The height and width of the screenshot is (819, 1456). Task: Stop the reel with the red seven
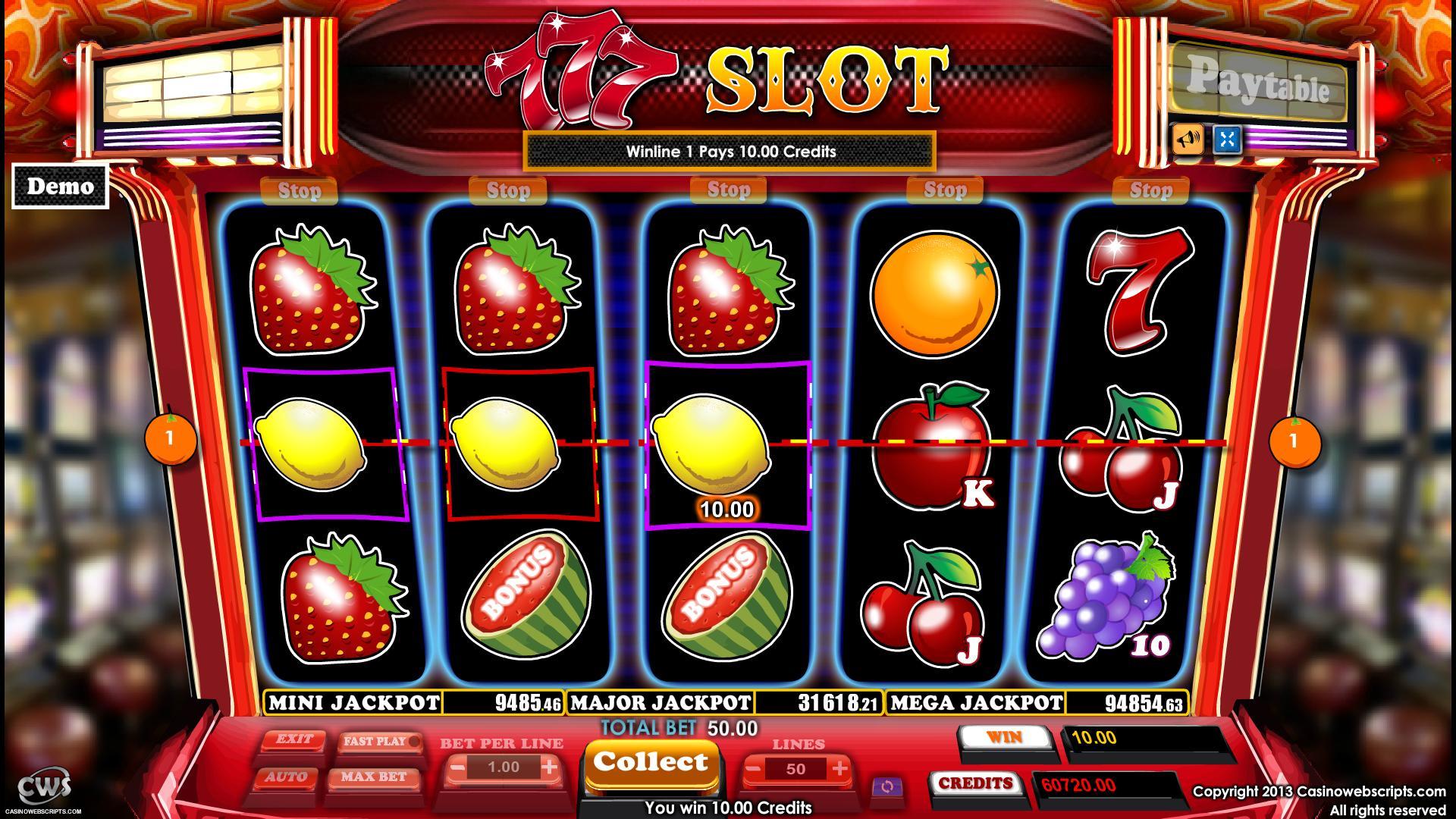[1150, 190]
